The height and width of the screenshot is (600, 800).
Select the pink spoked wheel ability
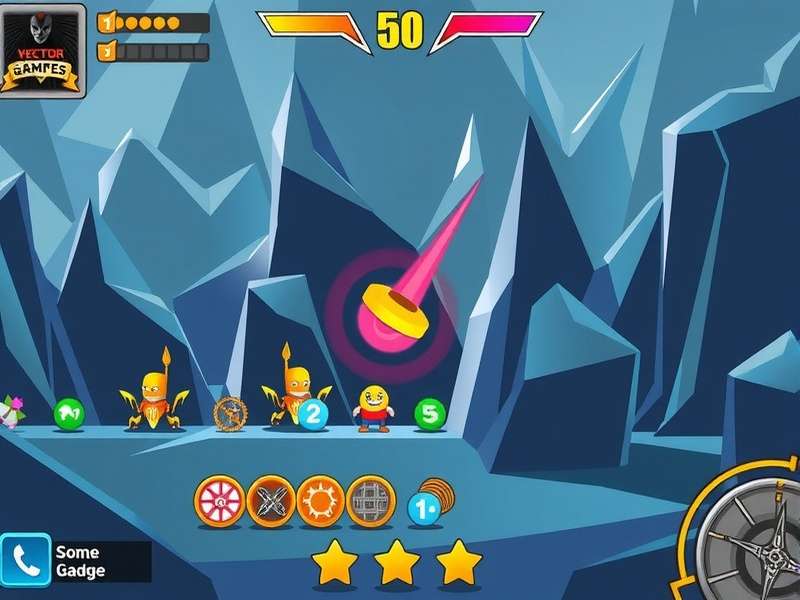click(x=219, y=500)
